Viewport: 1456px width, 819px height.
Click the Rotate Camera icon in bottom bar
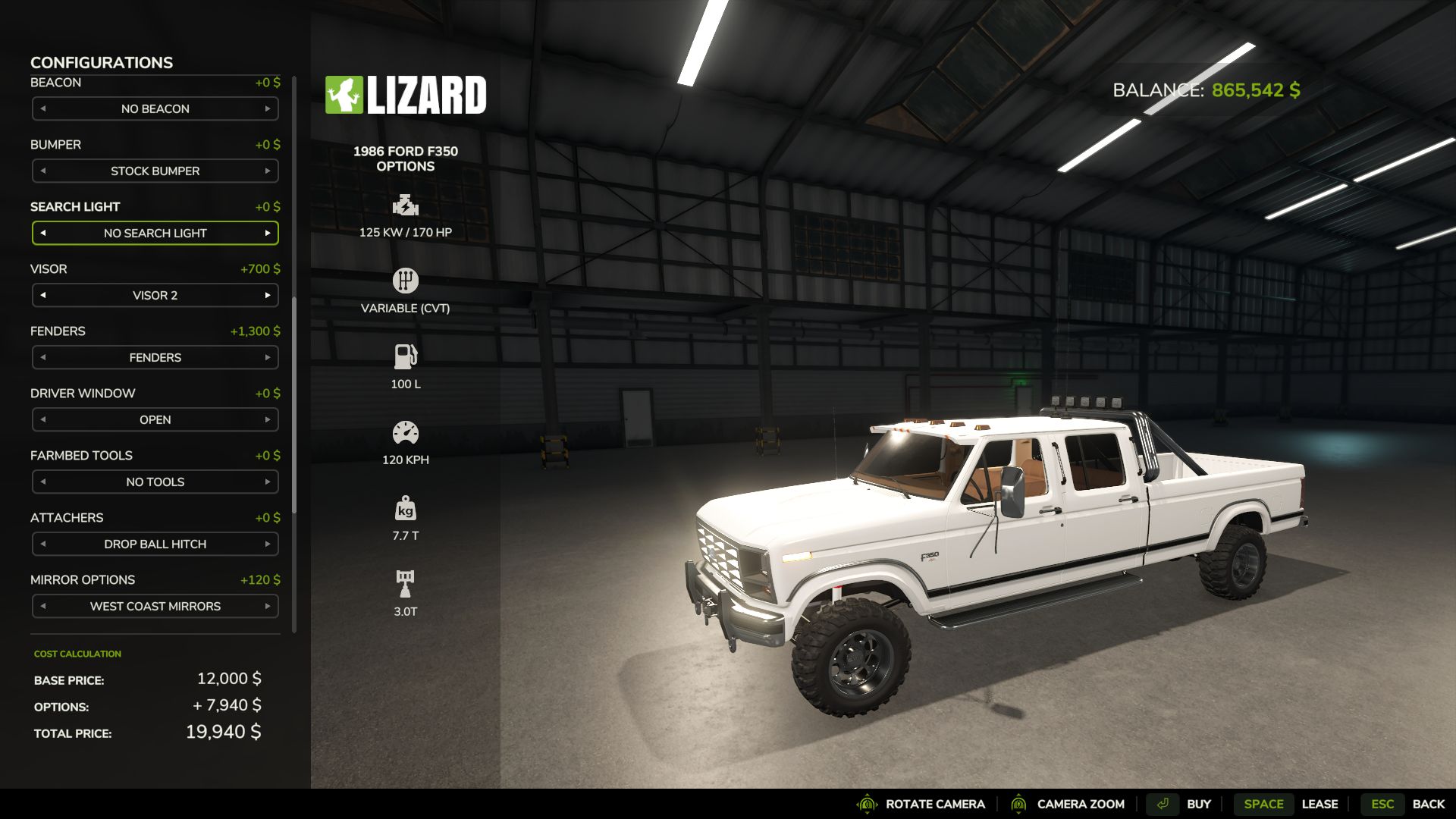(865, 804)
